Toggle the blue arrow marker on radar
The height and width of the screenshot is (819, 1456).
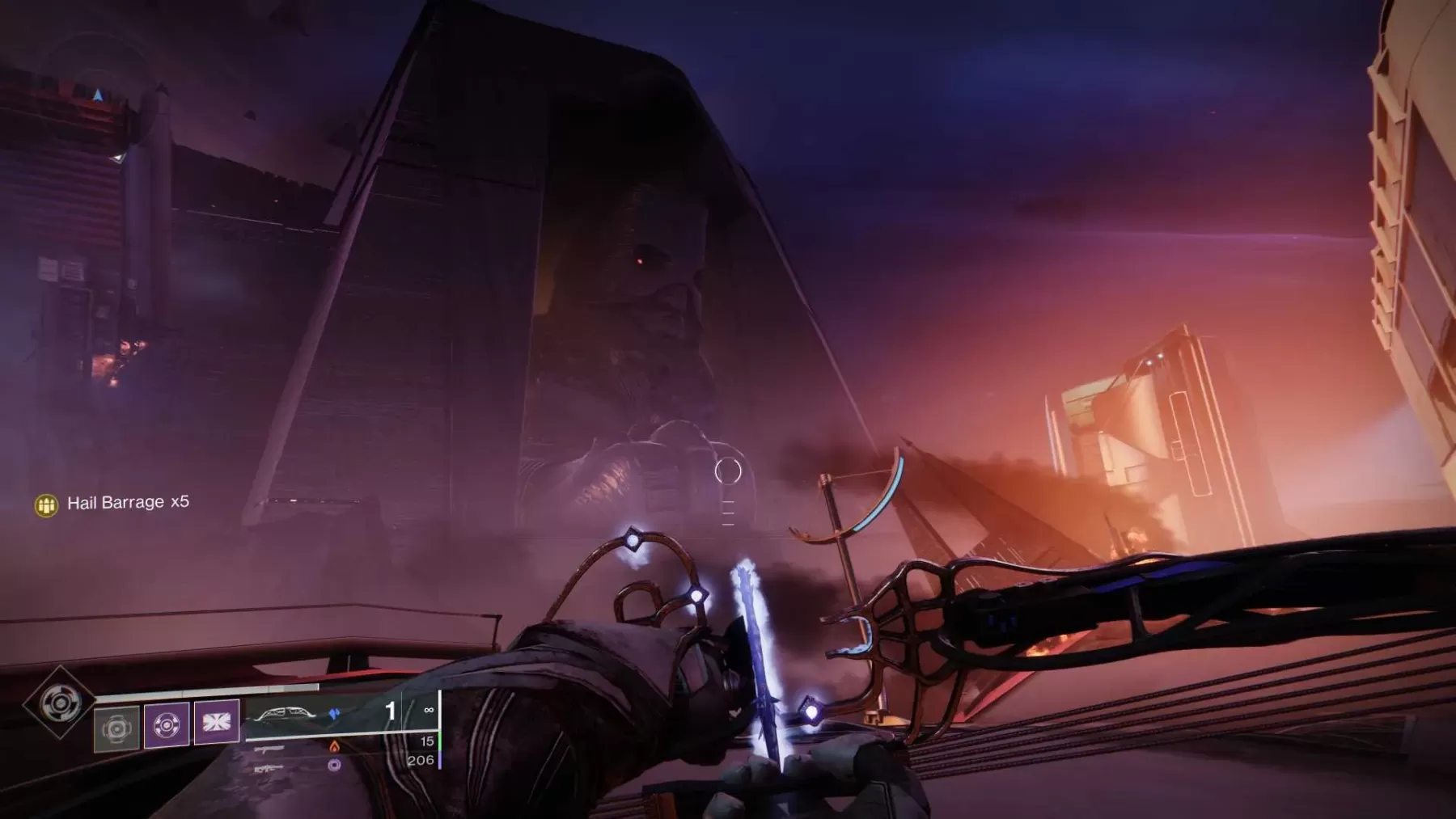coord(97,96)
